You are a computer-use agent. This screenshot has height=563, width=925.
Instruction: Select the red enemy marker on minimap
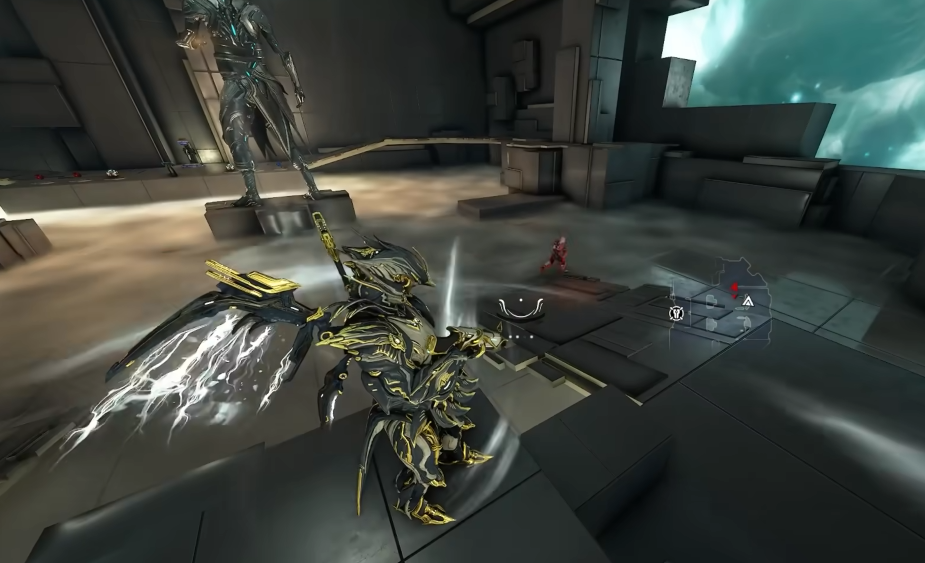tap(735, 289)
